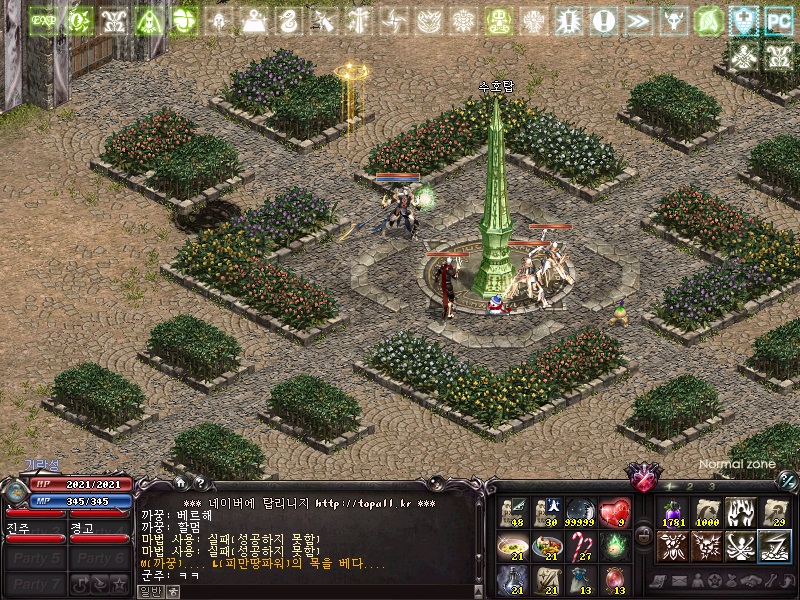Select the blue potion flask slot

(512, 579)
